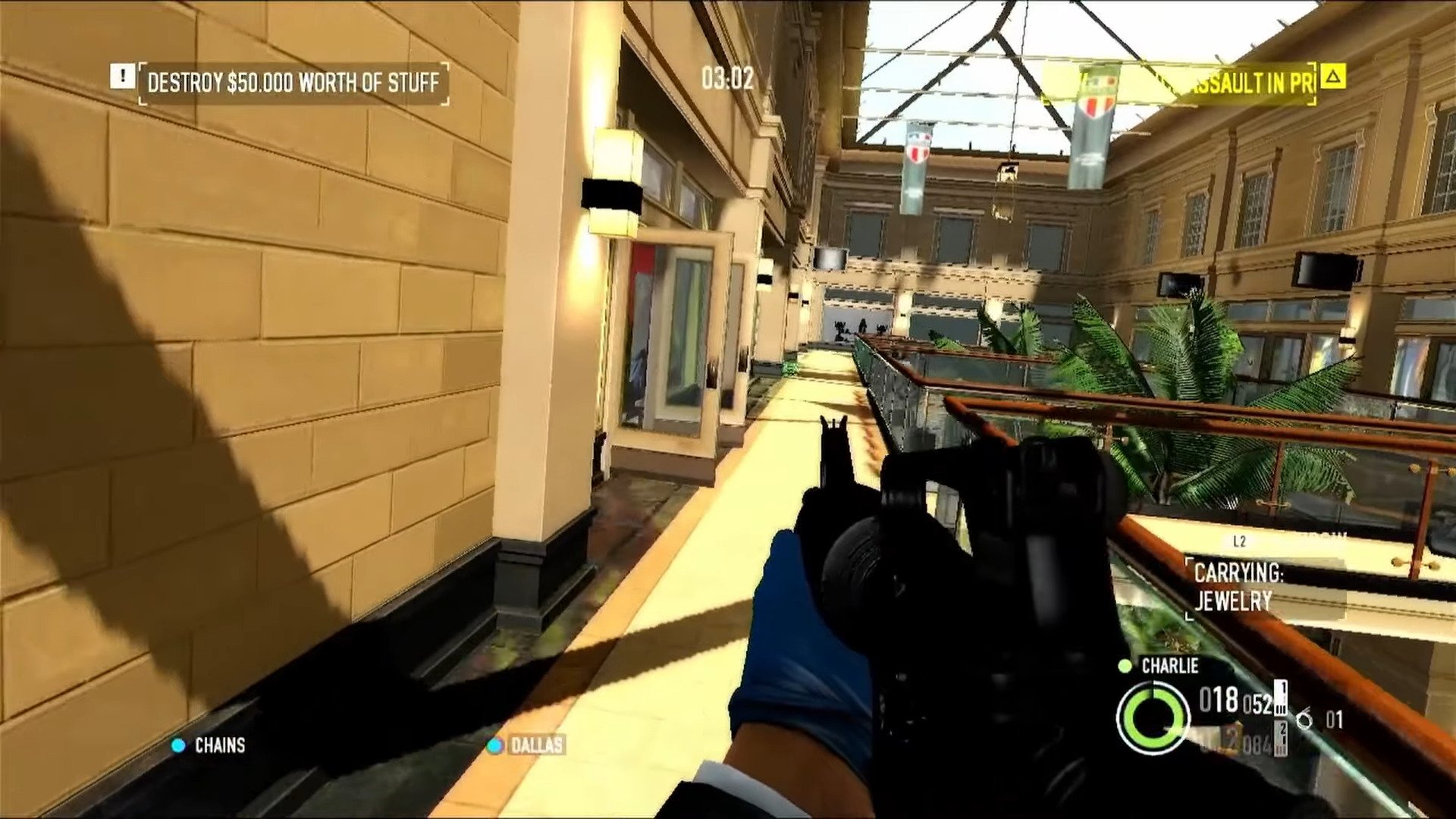The width and height of the screenshot is (1456, 819).
Task: Click the blue dot beside DALLAS
Action: 497,746
